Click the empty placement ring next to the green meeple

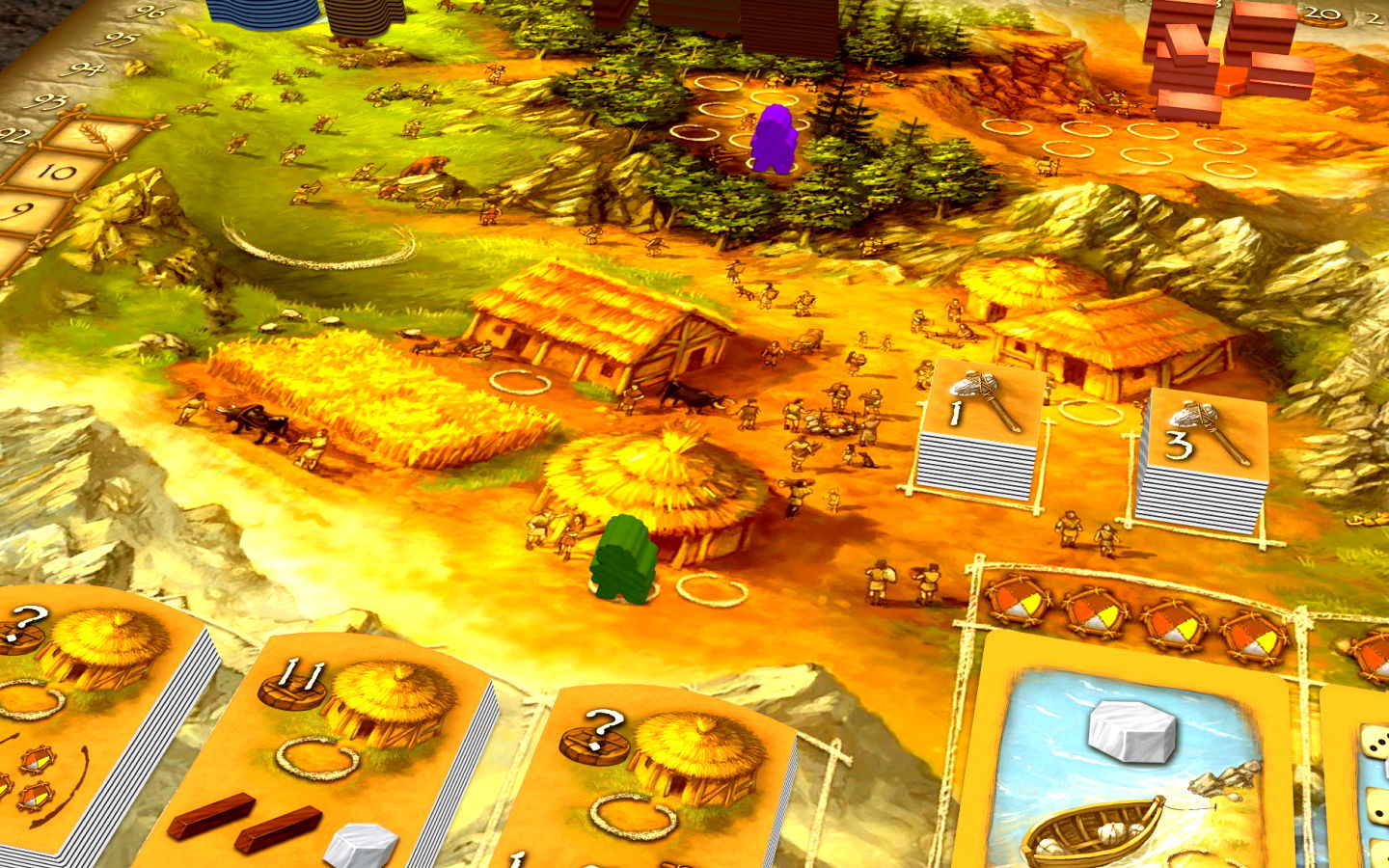(x=711, y=587)
